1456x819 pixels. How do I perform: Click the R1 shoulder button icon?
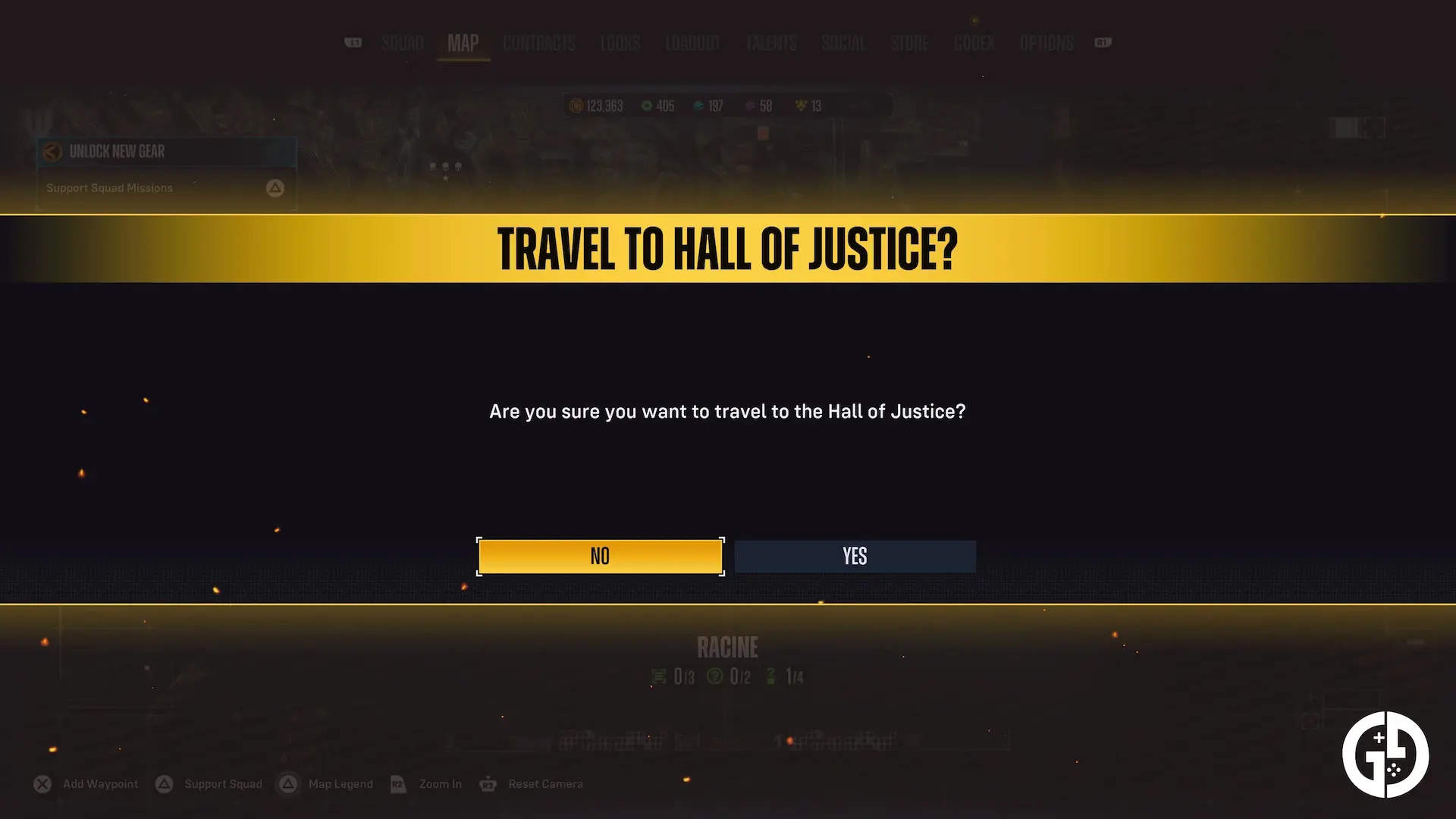pos(1103,43)
